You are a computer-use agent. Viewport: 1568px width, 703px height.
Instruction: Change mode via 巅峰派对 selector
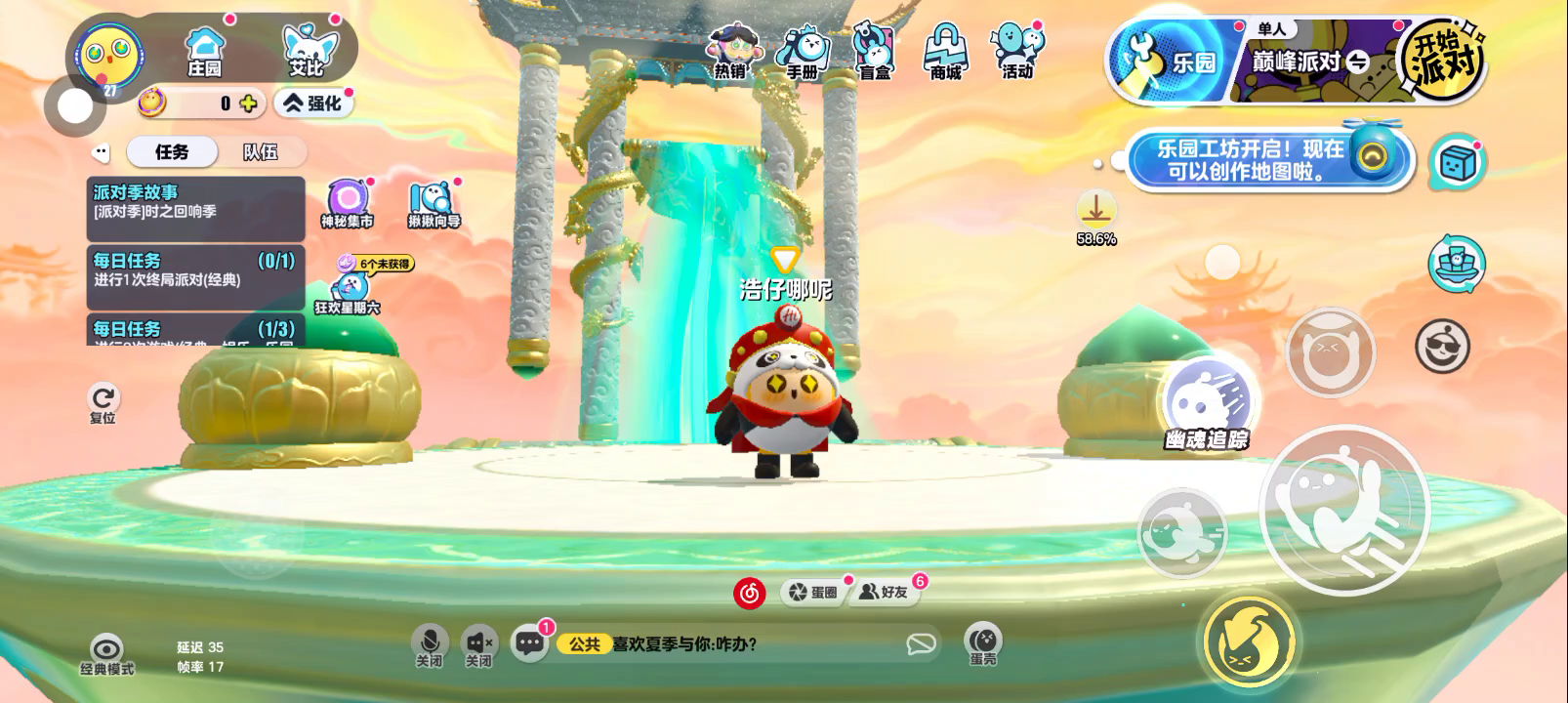tap(1308, 62)
